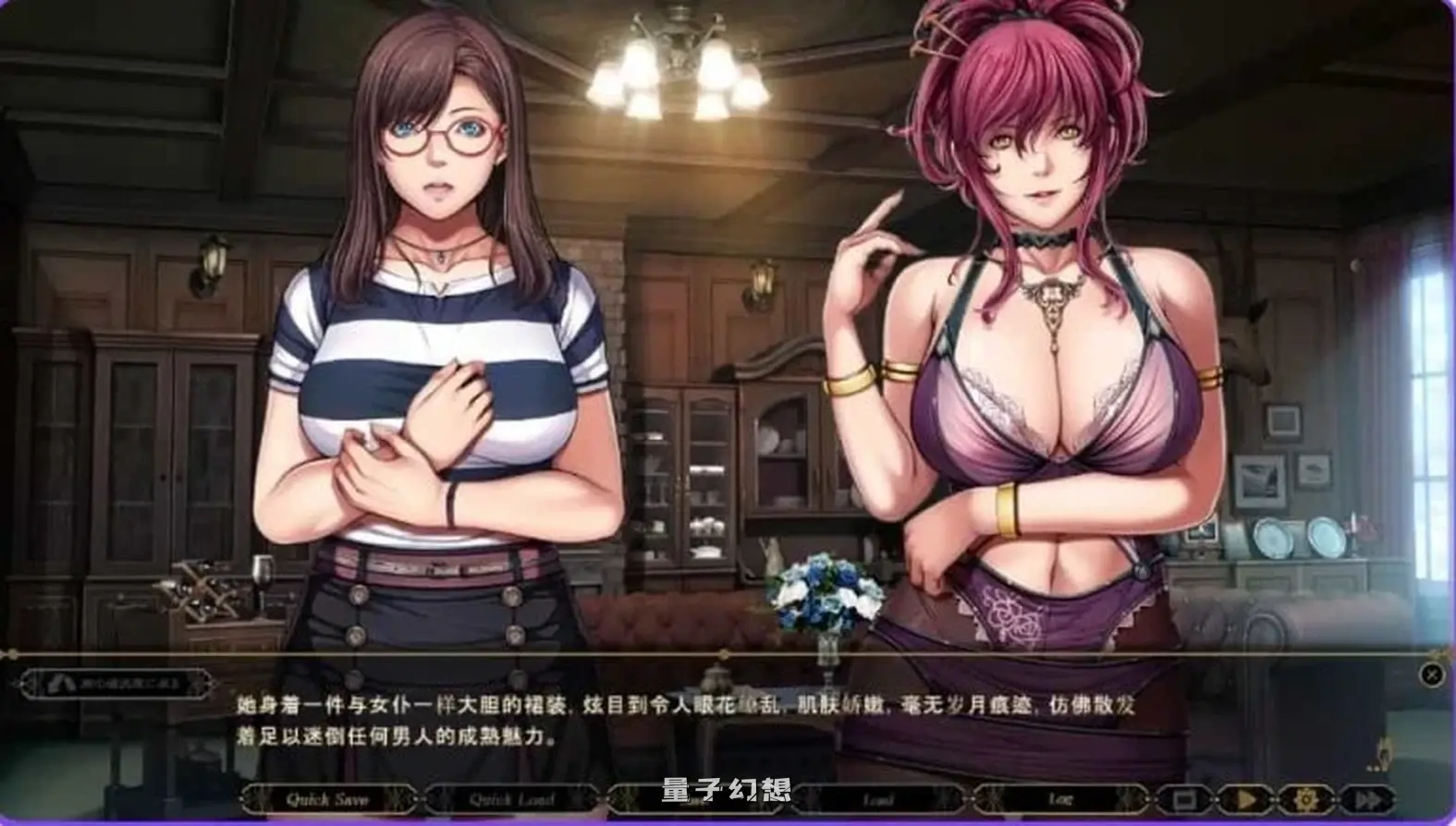Hide the textbox using the window icon

1186,799
